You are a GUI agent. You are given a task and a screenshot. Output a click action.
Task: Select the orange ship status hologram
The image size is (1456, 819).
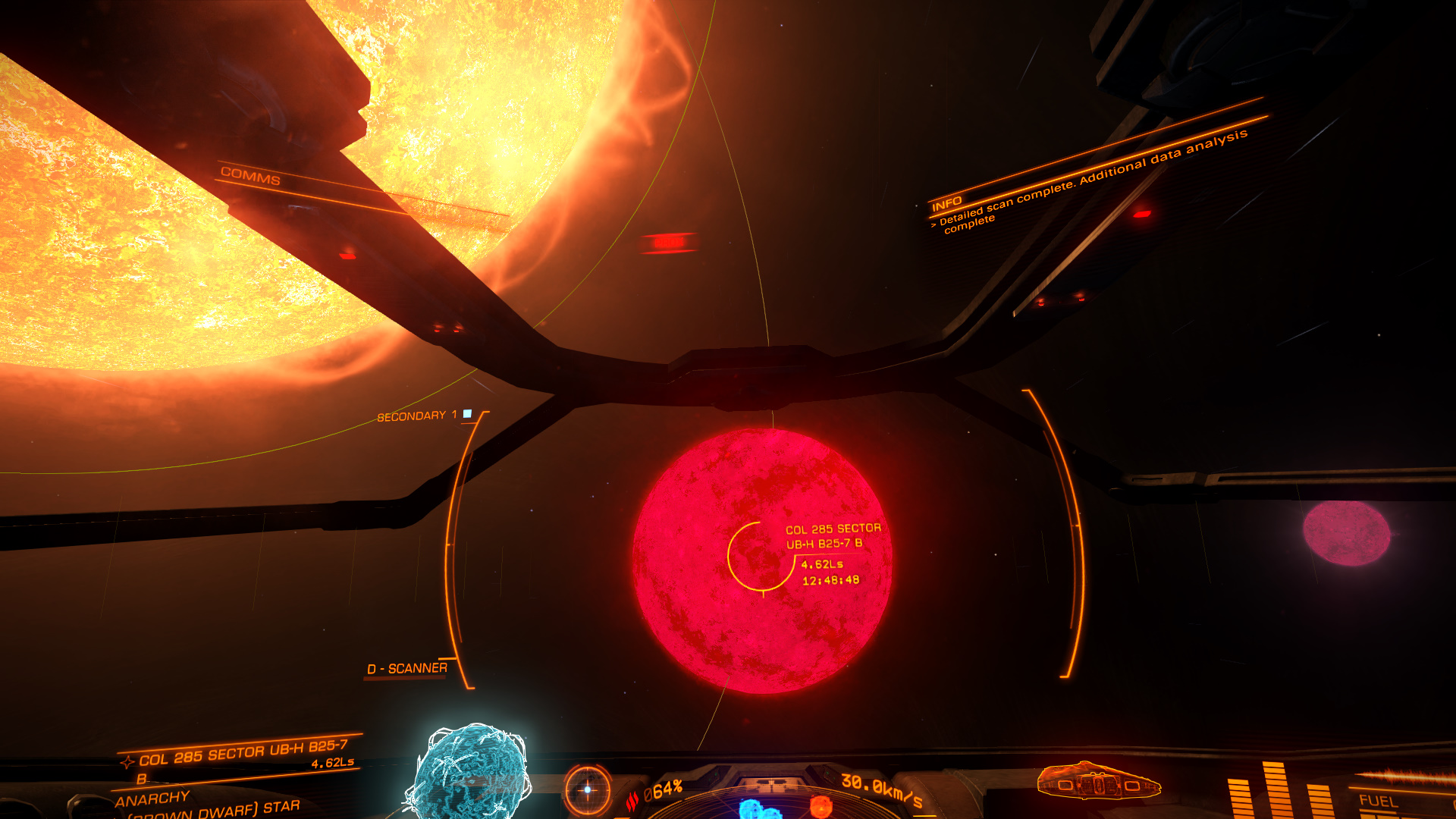pos(1098,781)
